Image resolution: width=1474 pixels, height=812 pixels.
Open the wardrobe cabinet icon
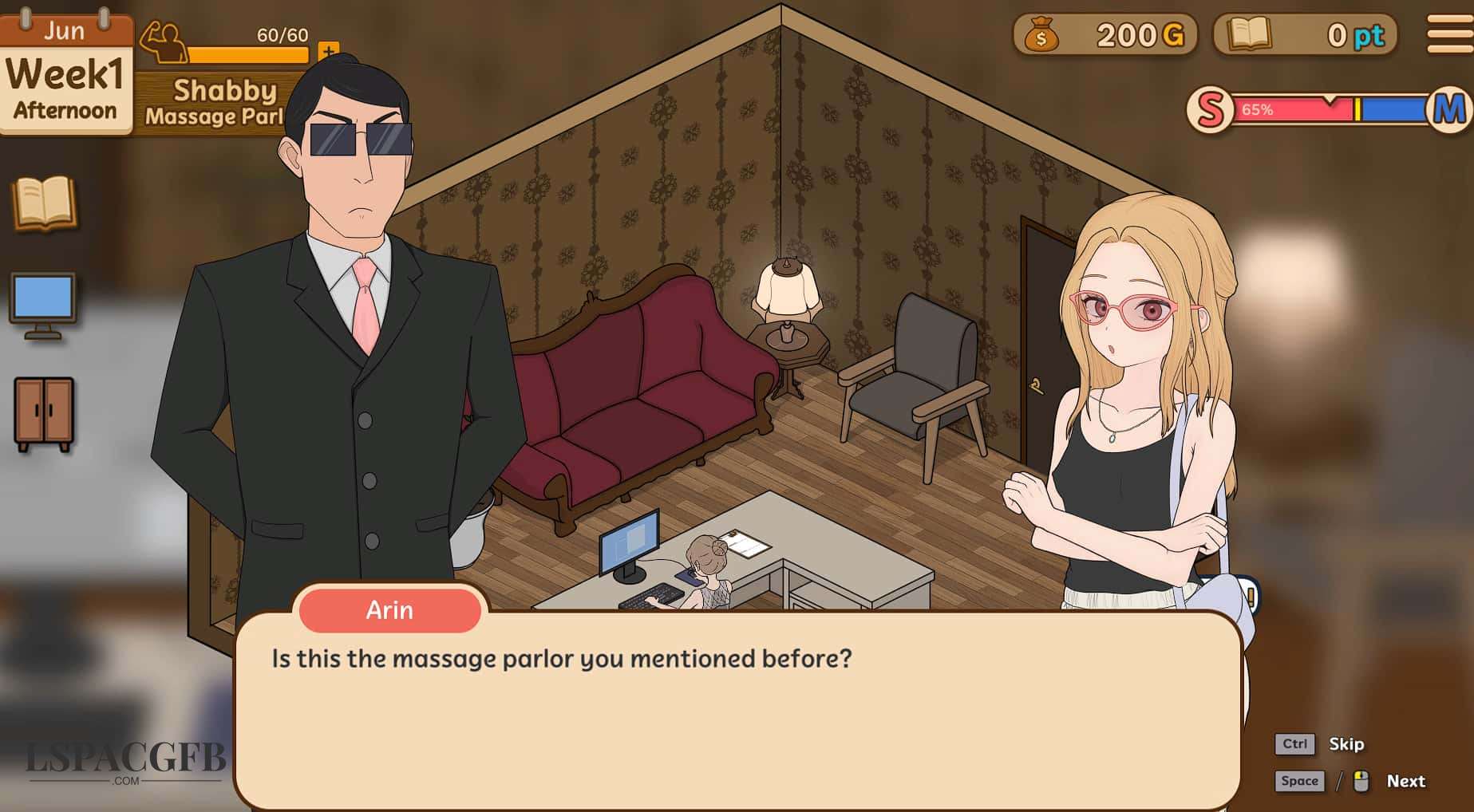[44, 413]
